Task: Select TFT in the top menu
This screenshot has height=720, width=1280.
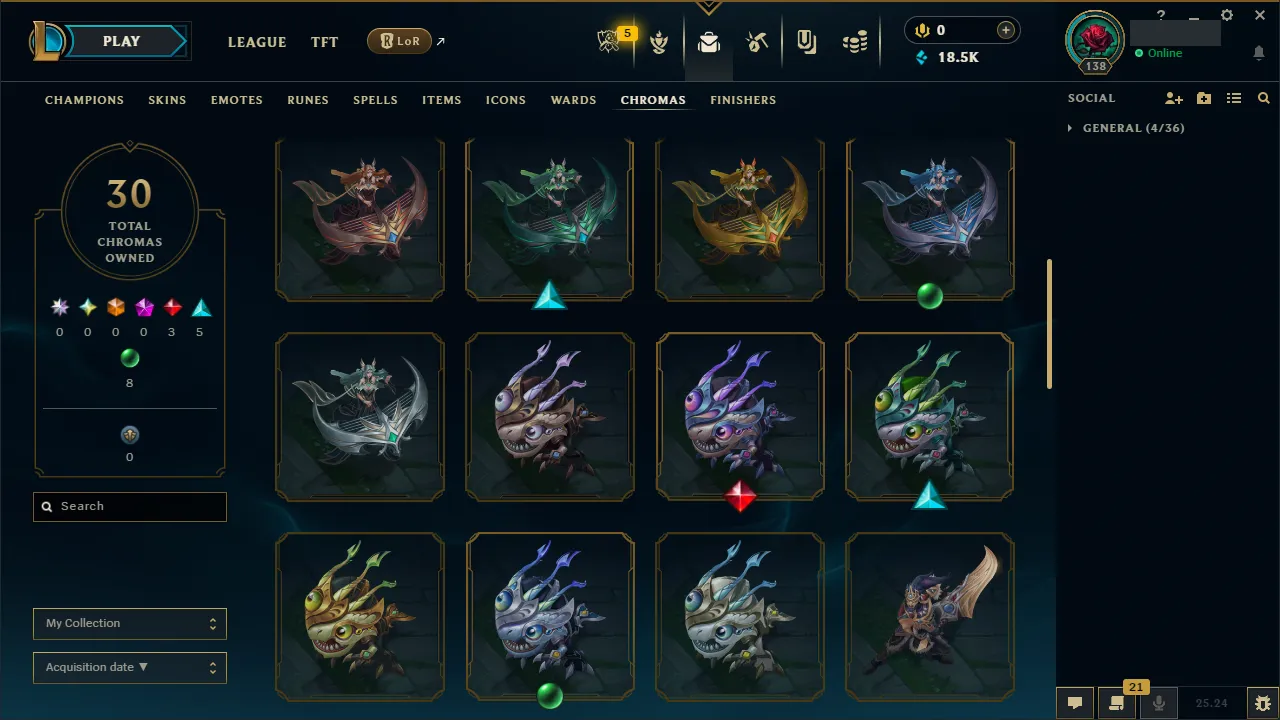Action: click(324, 42)
